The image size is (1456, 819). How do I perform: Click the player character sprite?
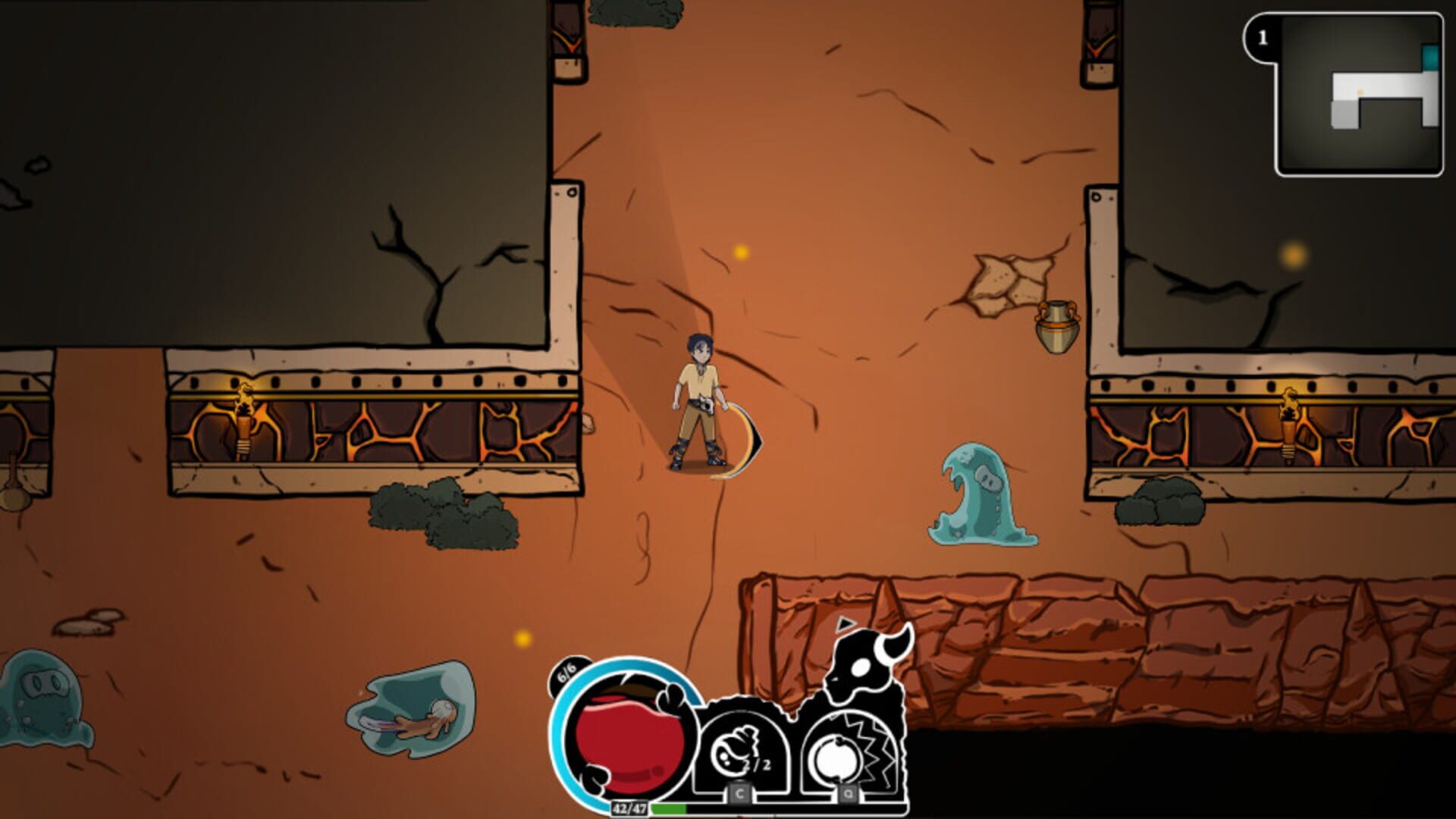click(698, 394)
